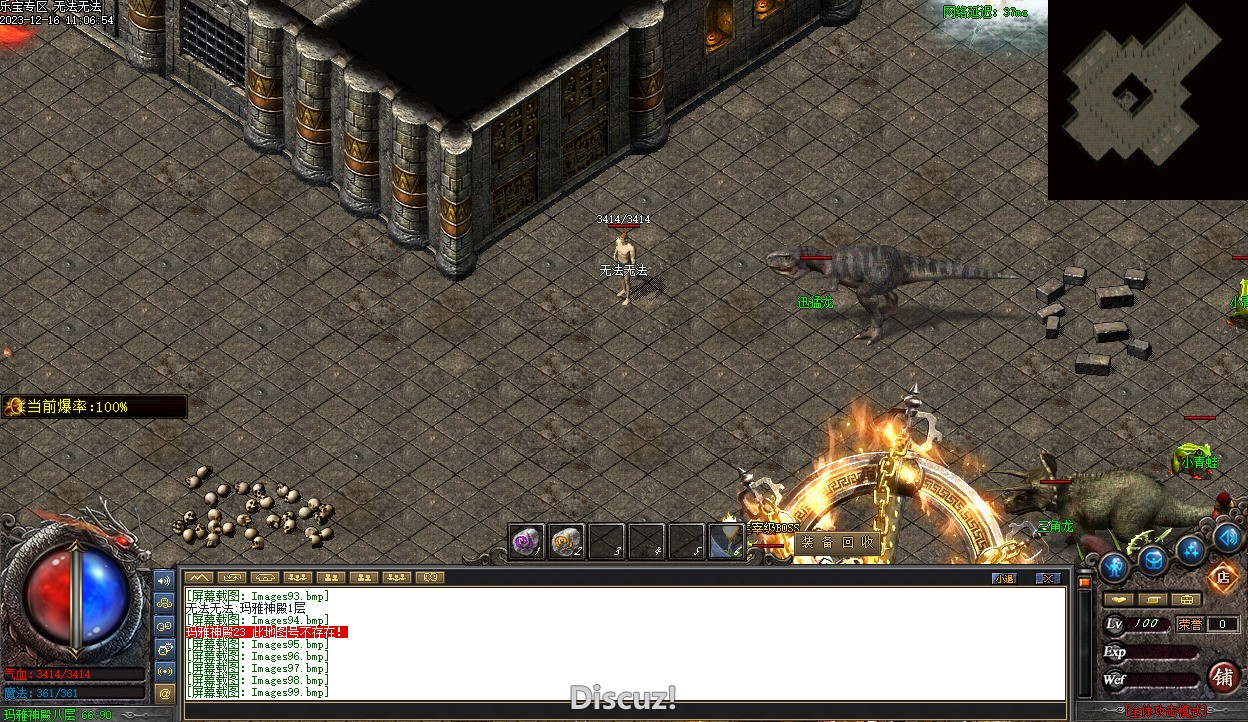Viewport: 1248px width, 722px height.
Task: Click the mountain-shaped chat toolbar button
Action: (x=200, y=577)
